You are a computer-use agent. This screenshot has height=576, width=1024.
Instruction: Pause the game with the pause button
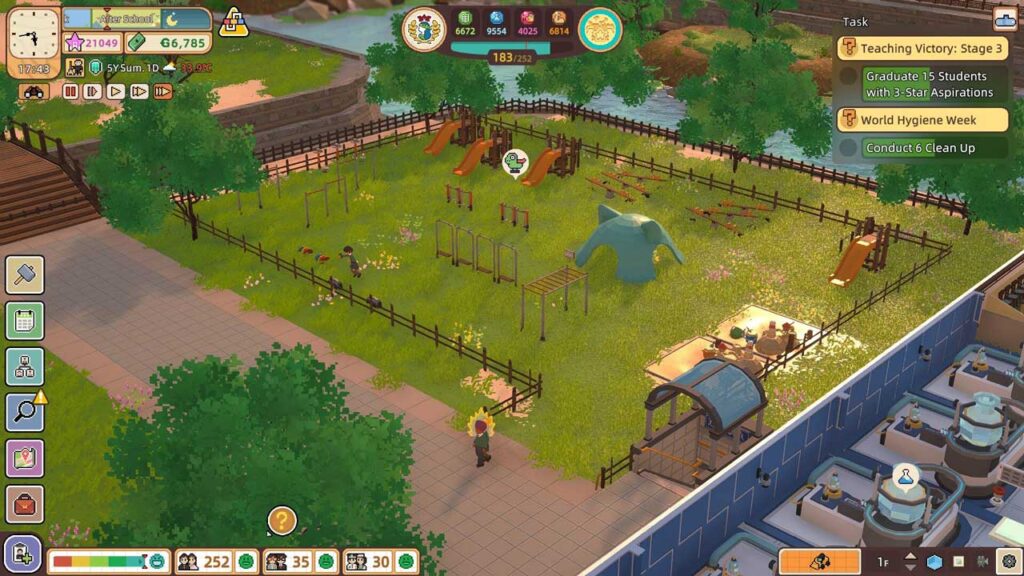click(x=70, y=91)
